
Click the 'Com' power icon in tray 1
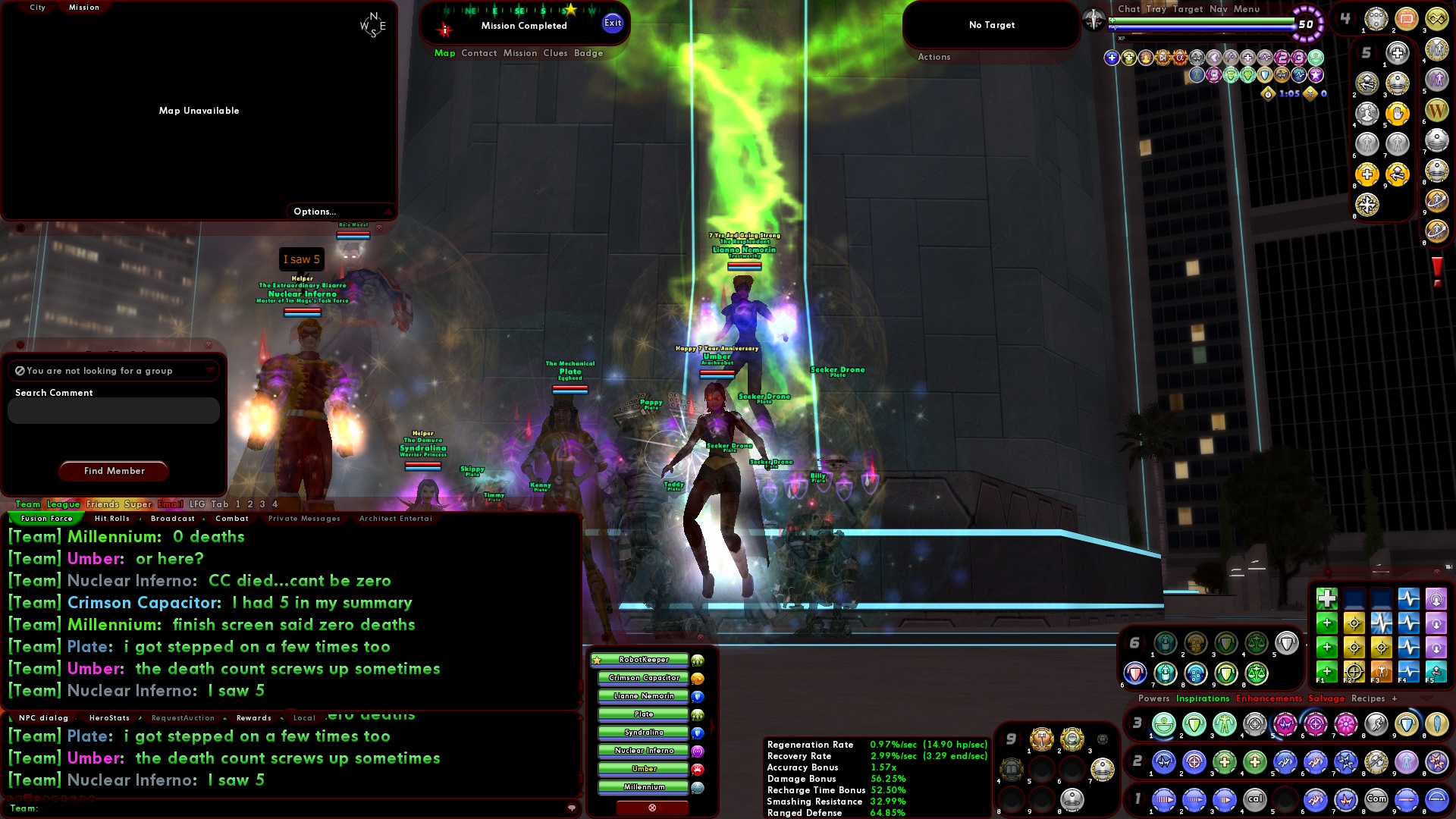1376,799
